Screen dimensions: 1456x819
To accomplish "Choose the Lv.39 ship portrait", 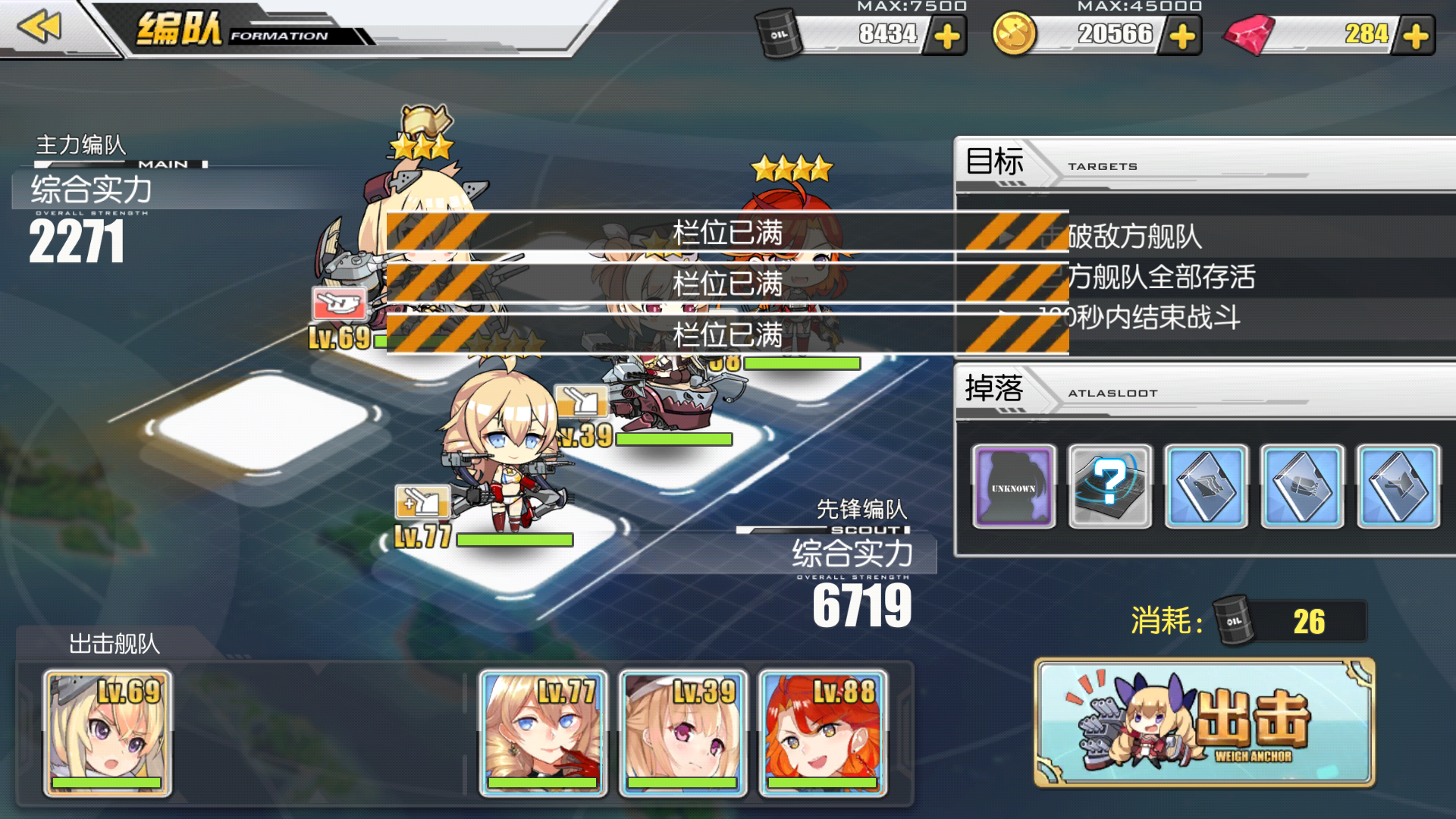I will tap(682, 733).
